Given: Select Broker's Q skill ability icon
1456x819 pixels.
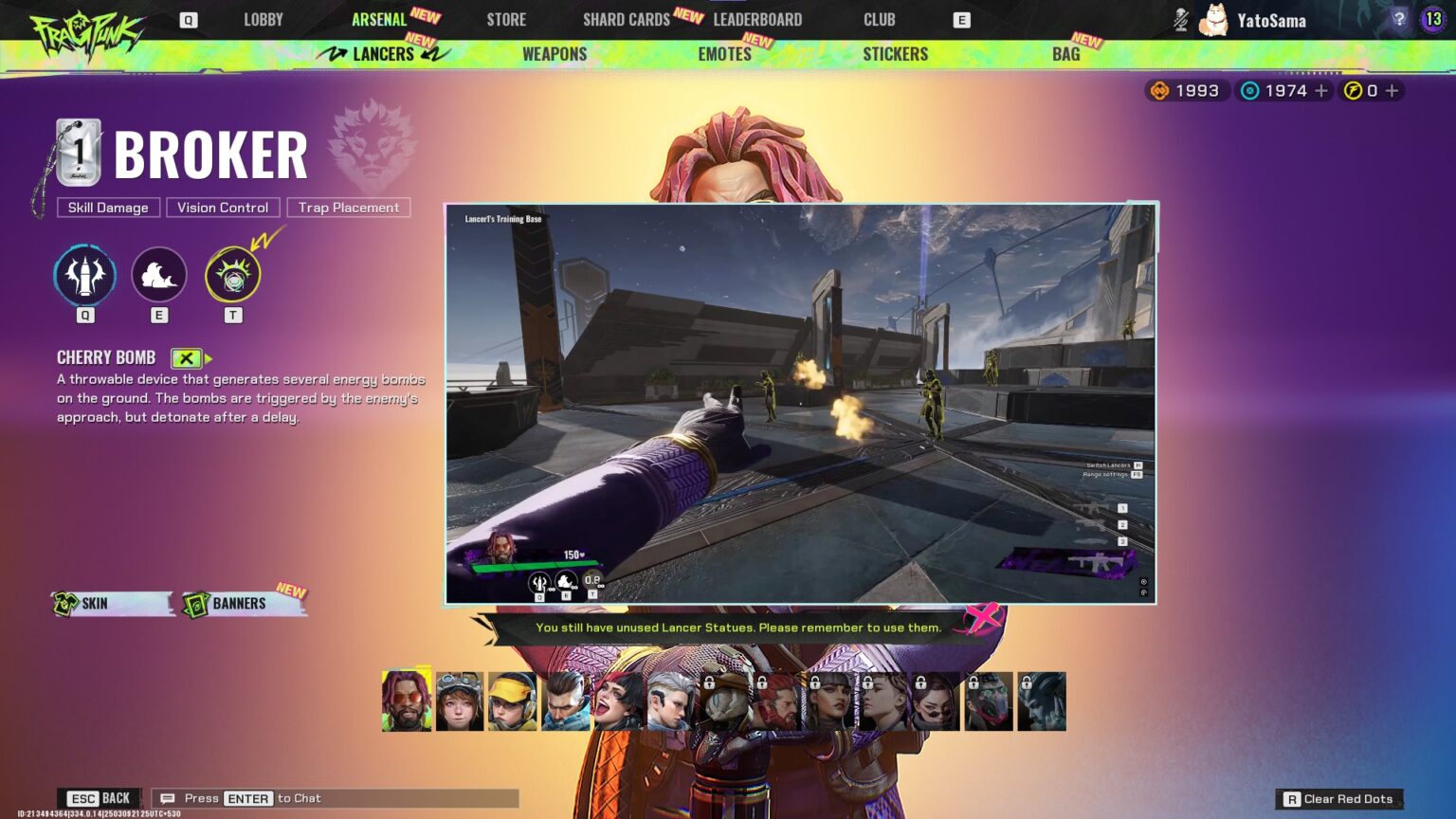Looking at the screenshot, I should click(x=84, y=274).
